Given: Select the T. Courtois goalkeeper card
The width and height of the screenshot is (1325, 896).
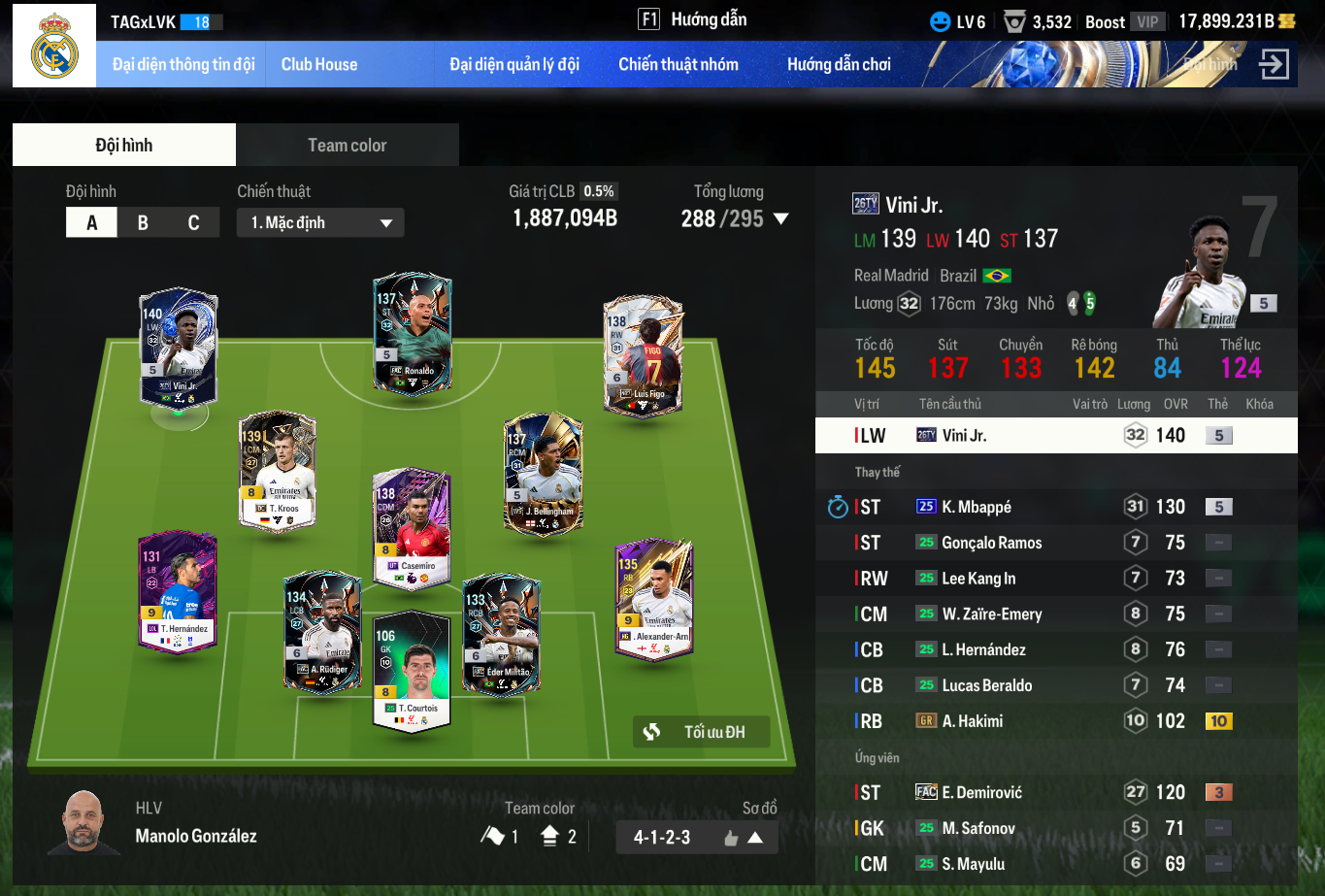Looking at the screenshot, I should pos(412,670).
